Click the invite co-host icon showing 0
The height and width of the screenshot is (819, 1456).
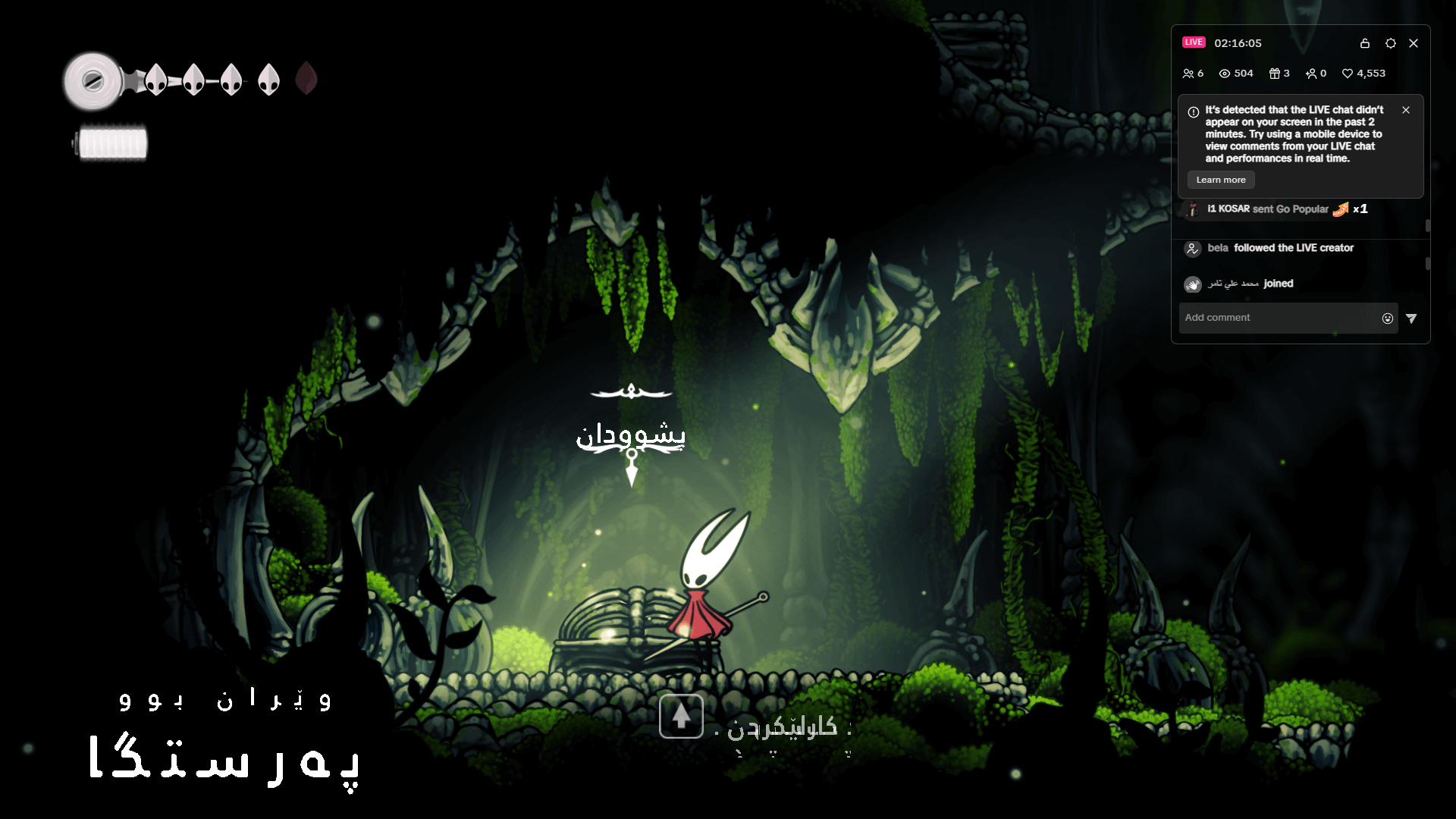[x=1313, y=73]
